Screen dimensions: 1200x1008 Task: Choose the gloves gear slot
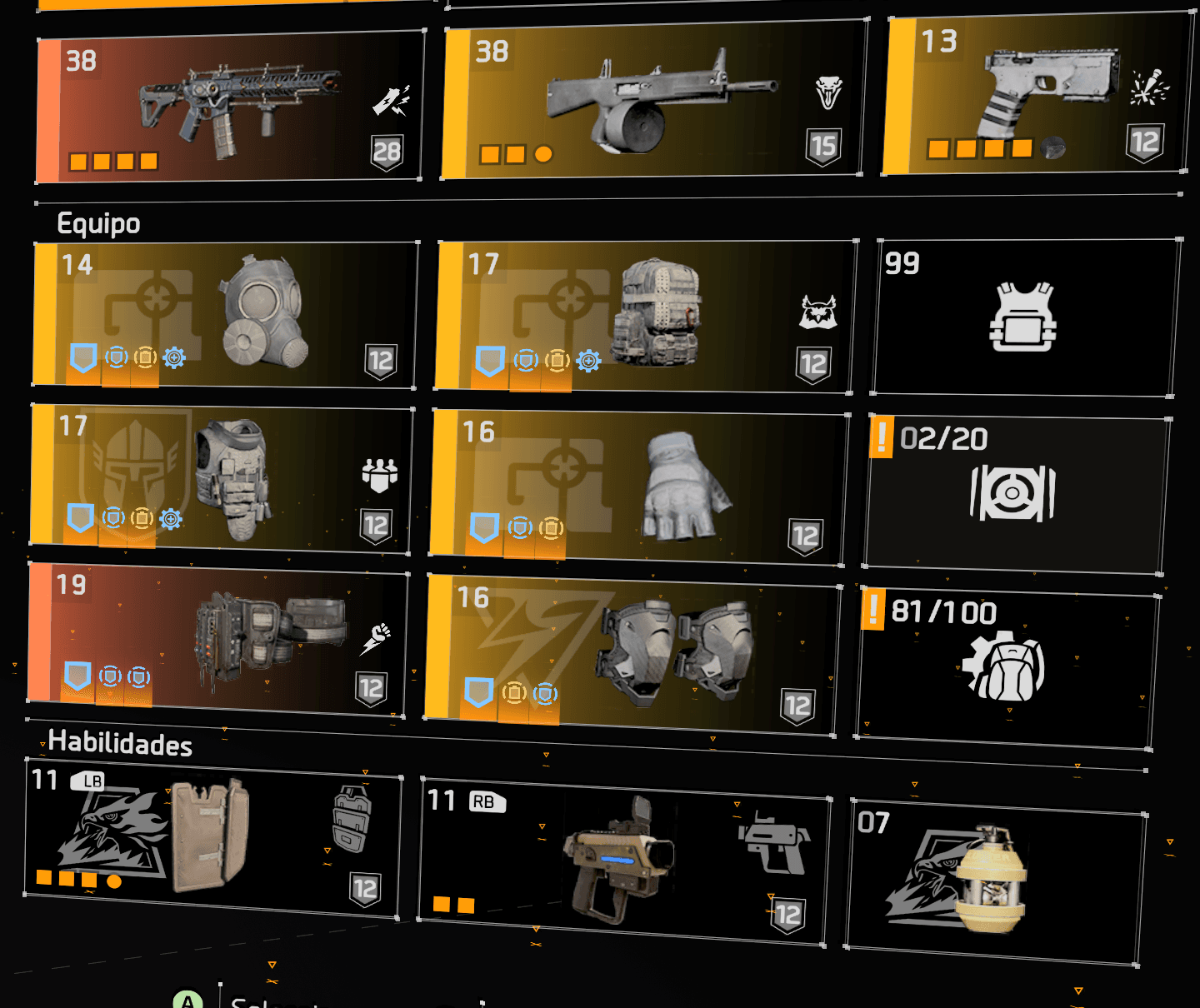[637, 487]
